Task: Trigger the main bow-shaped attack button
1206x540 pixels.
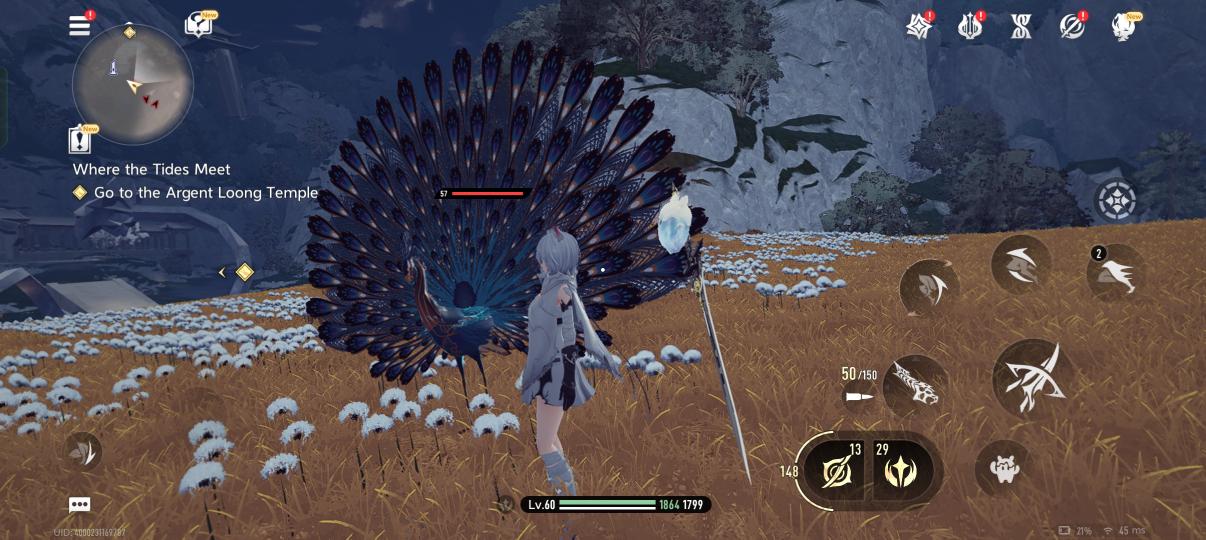Action: point(1029,378)
